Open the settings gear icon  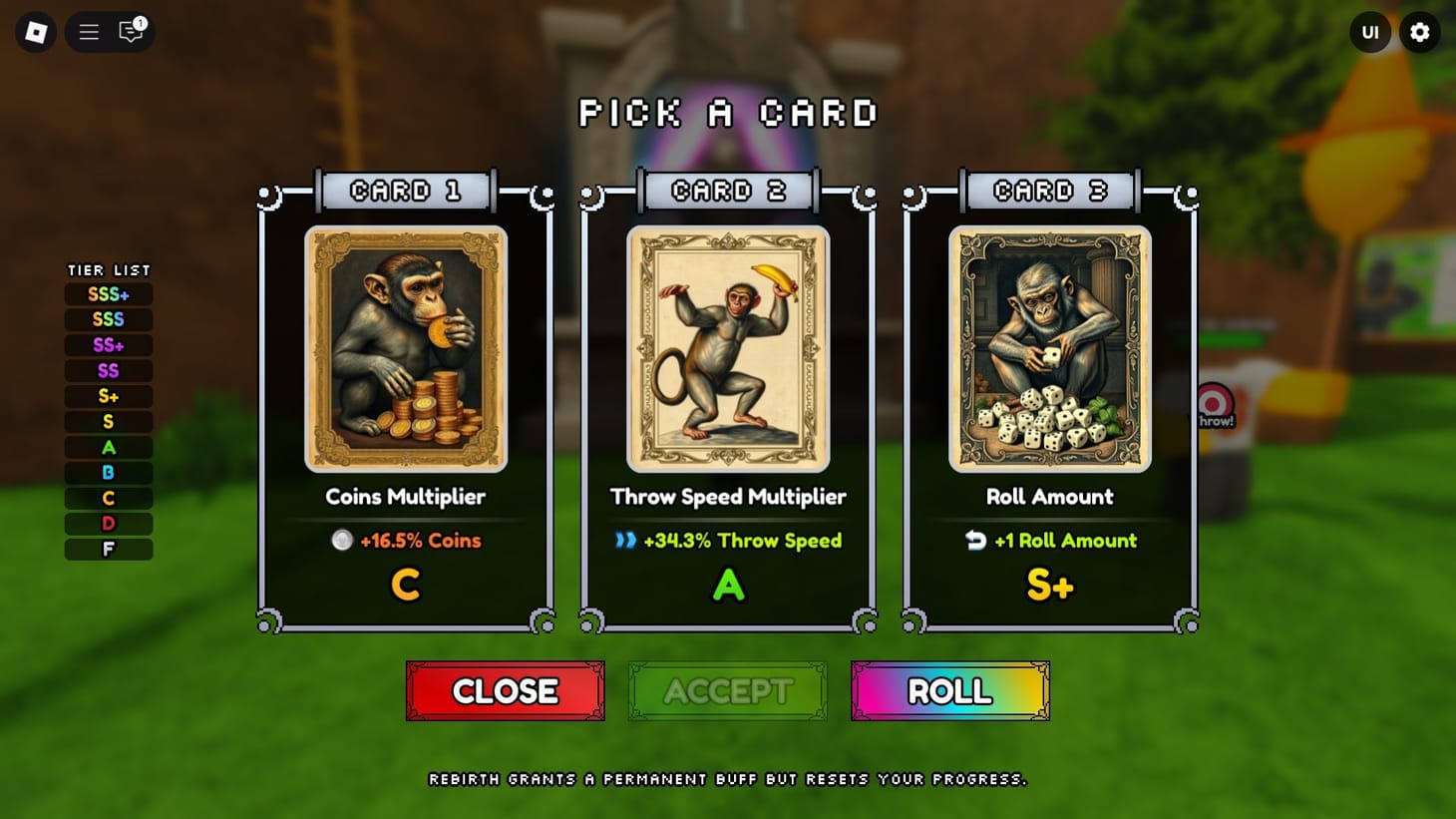pos(1420,31)
